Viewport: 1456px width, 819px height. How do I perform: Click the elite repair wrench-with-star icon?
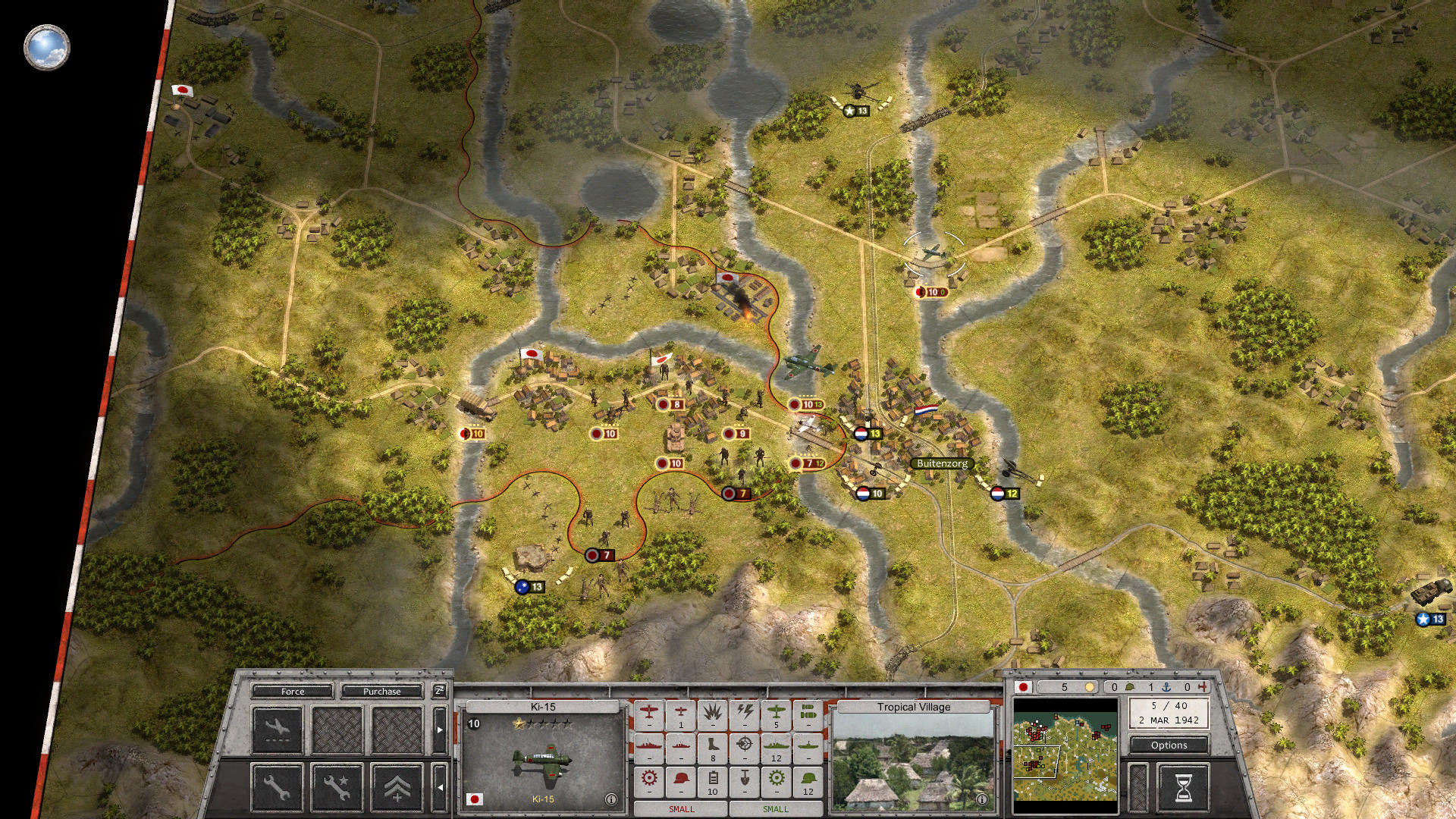pyautogui.click(x=338, y=789)
